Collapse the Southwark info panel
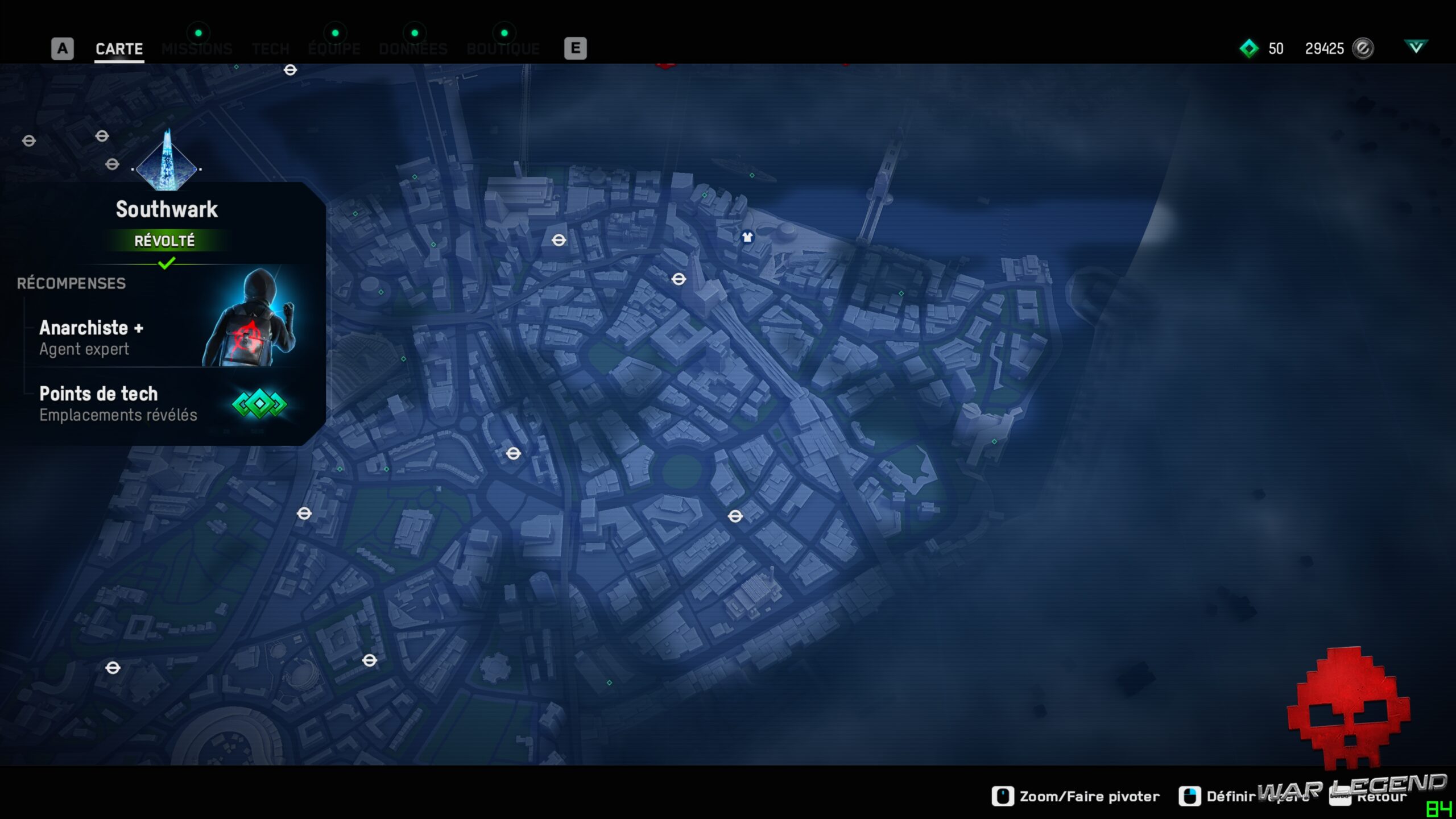 click(166, 209)
